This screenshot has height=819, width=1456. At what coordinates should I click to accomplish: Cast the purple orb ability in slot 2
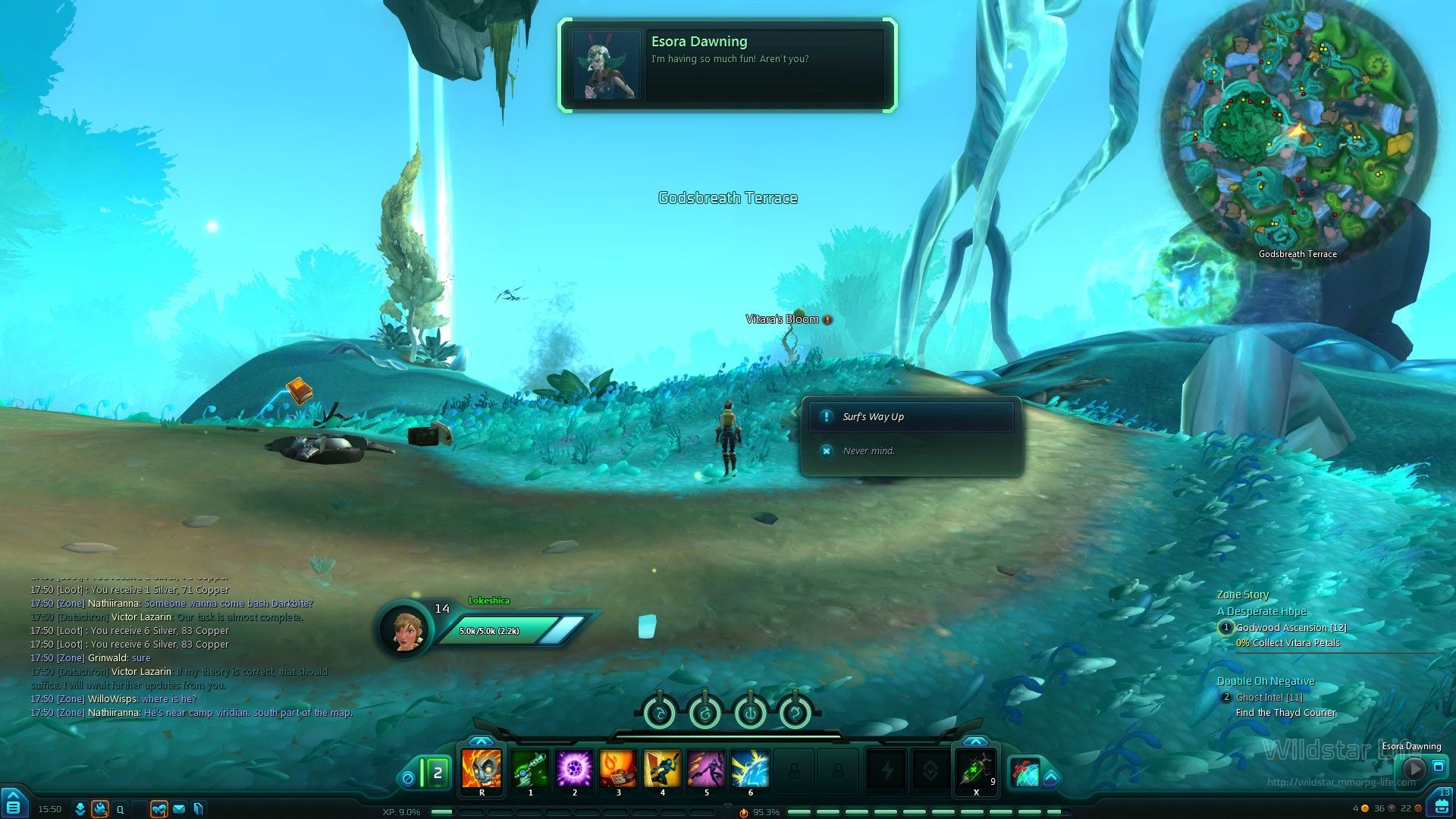click(x=574, y=769)
